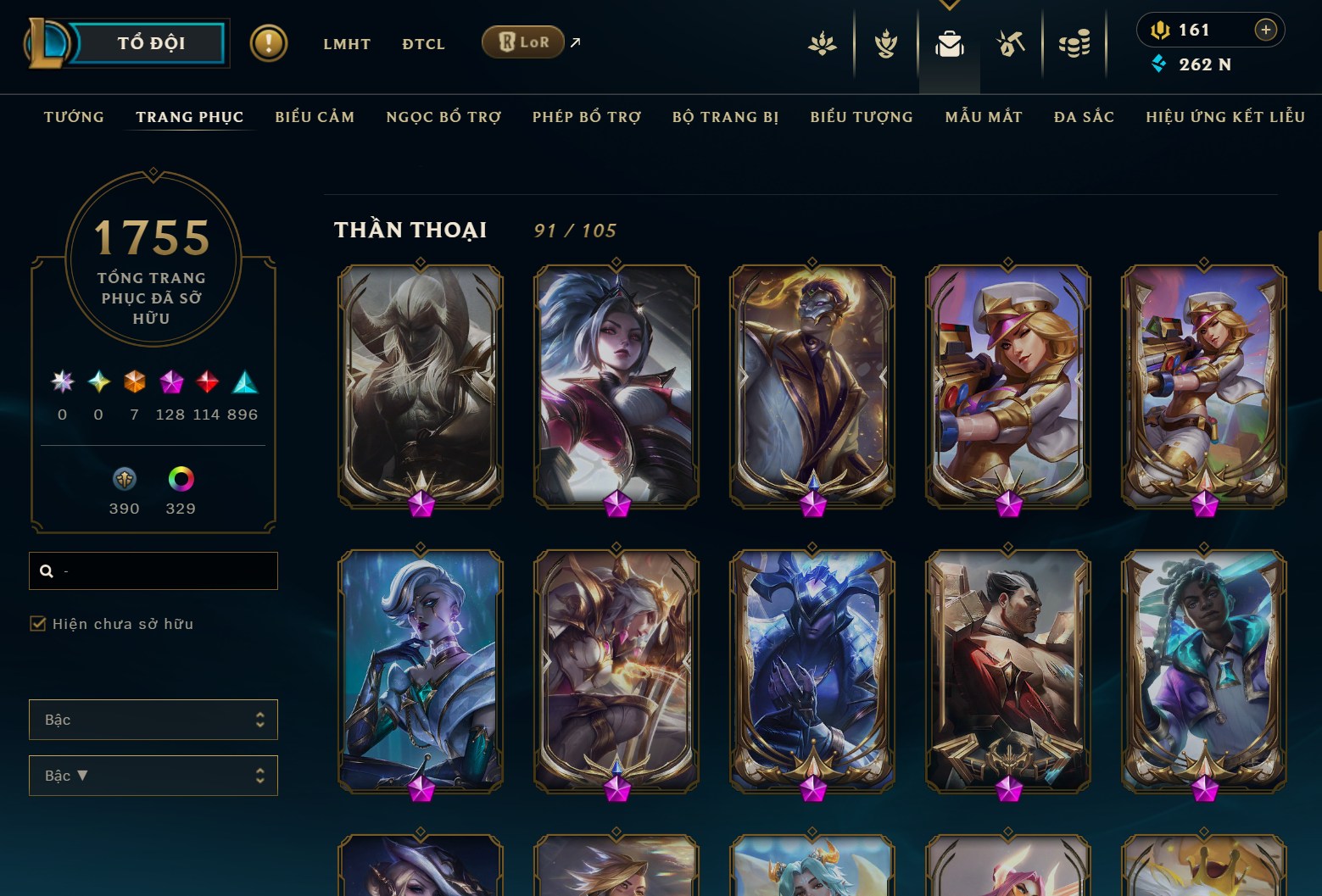Click the teal triangle rarity icon showing 896
Viewport: 1322px width, 896px height.
(246, 383)
